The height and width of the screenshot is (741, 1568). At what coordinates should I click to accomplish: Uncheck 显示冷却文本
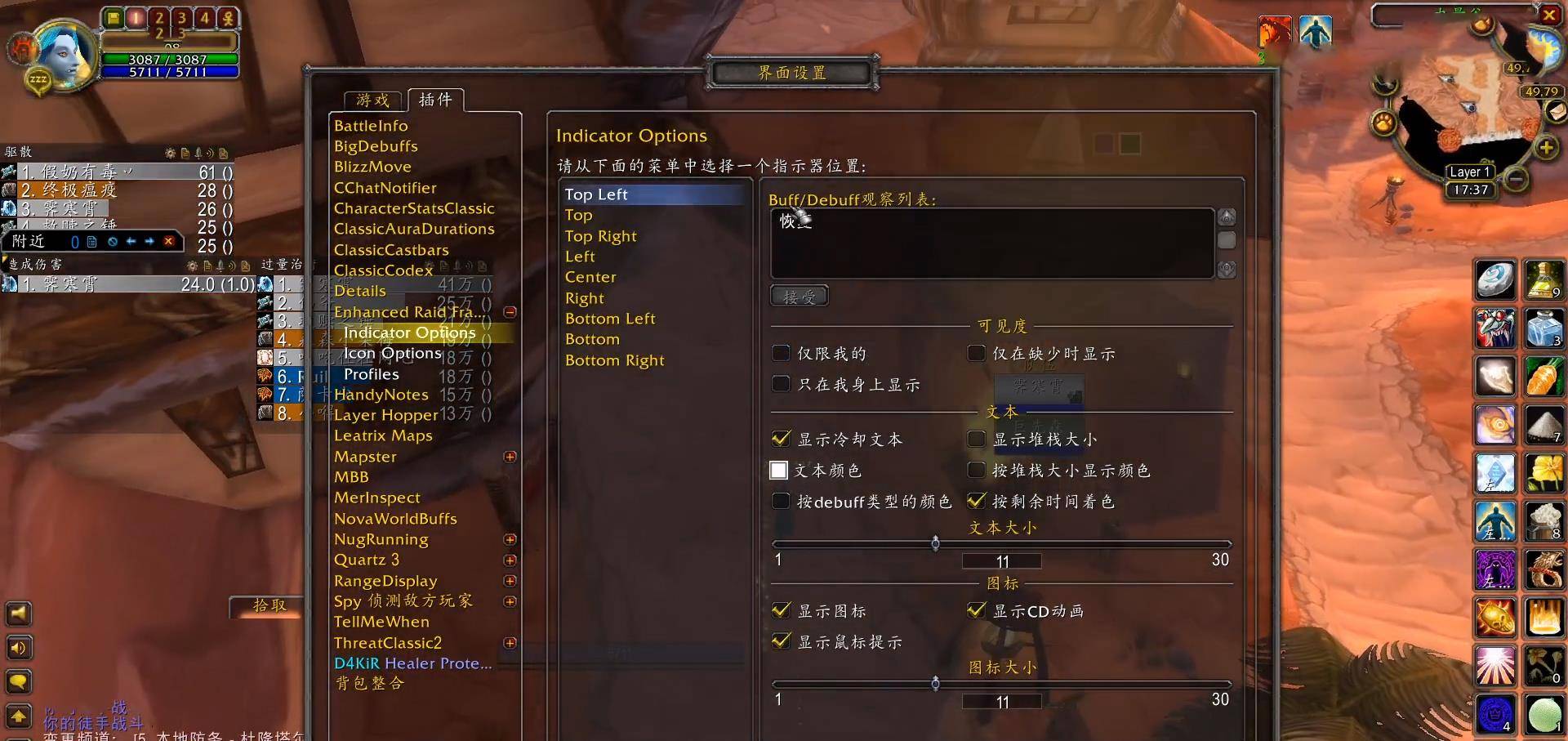[x=780, y=439]
